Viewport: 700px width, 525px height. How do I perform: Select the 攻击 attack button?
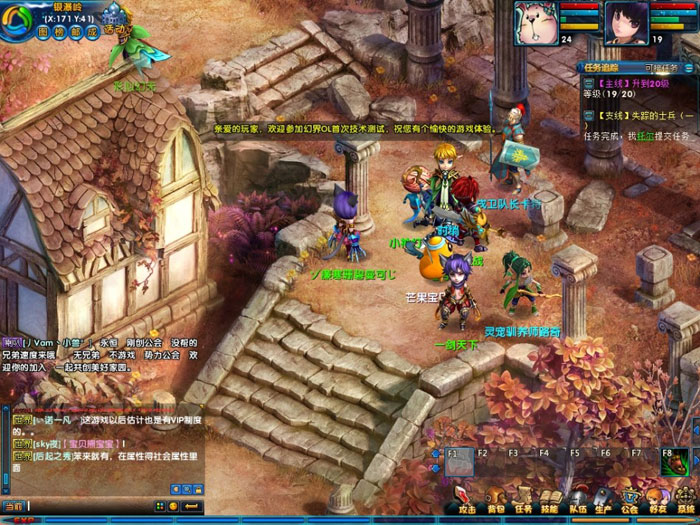(x=470, y=499)
